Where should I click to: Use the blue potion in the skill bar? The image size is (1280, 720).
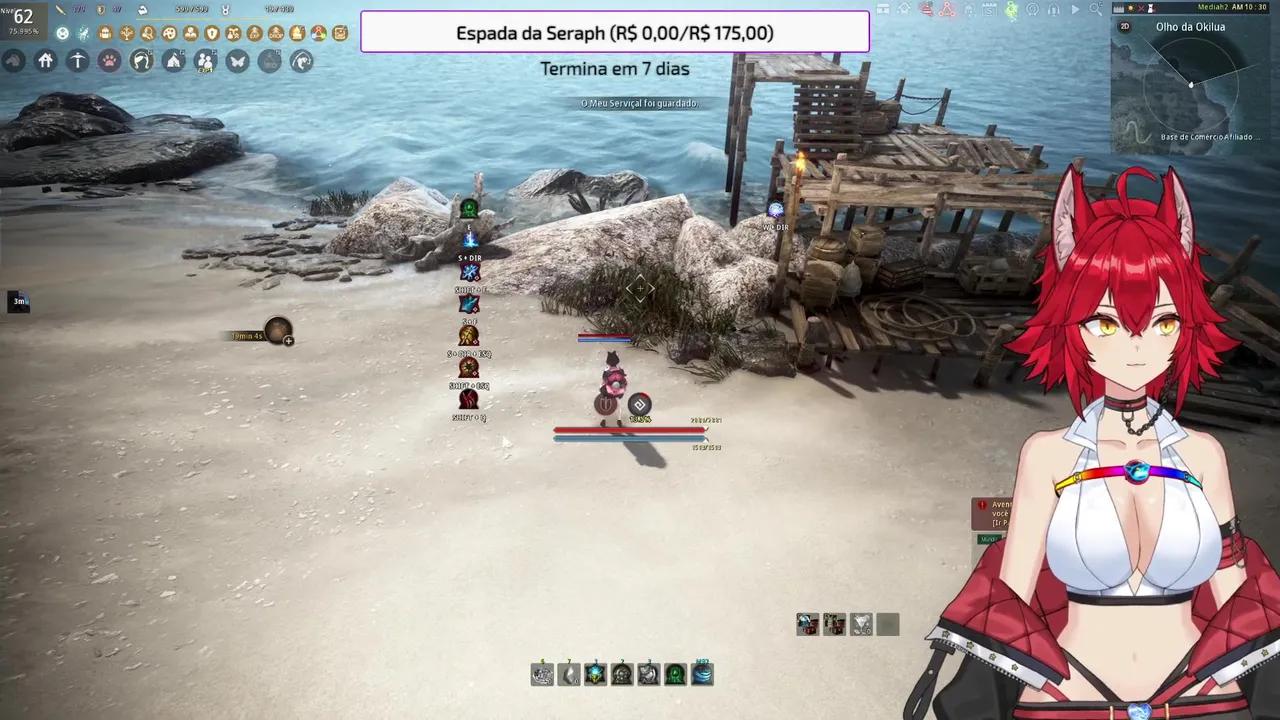tap(701, 674)
